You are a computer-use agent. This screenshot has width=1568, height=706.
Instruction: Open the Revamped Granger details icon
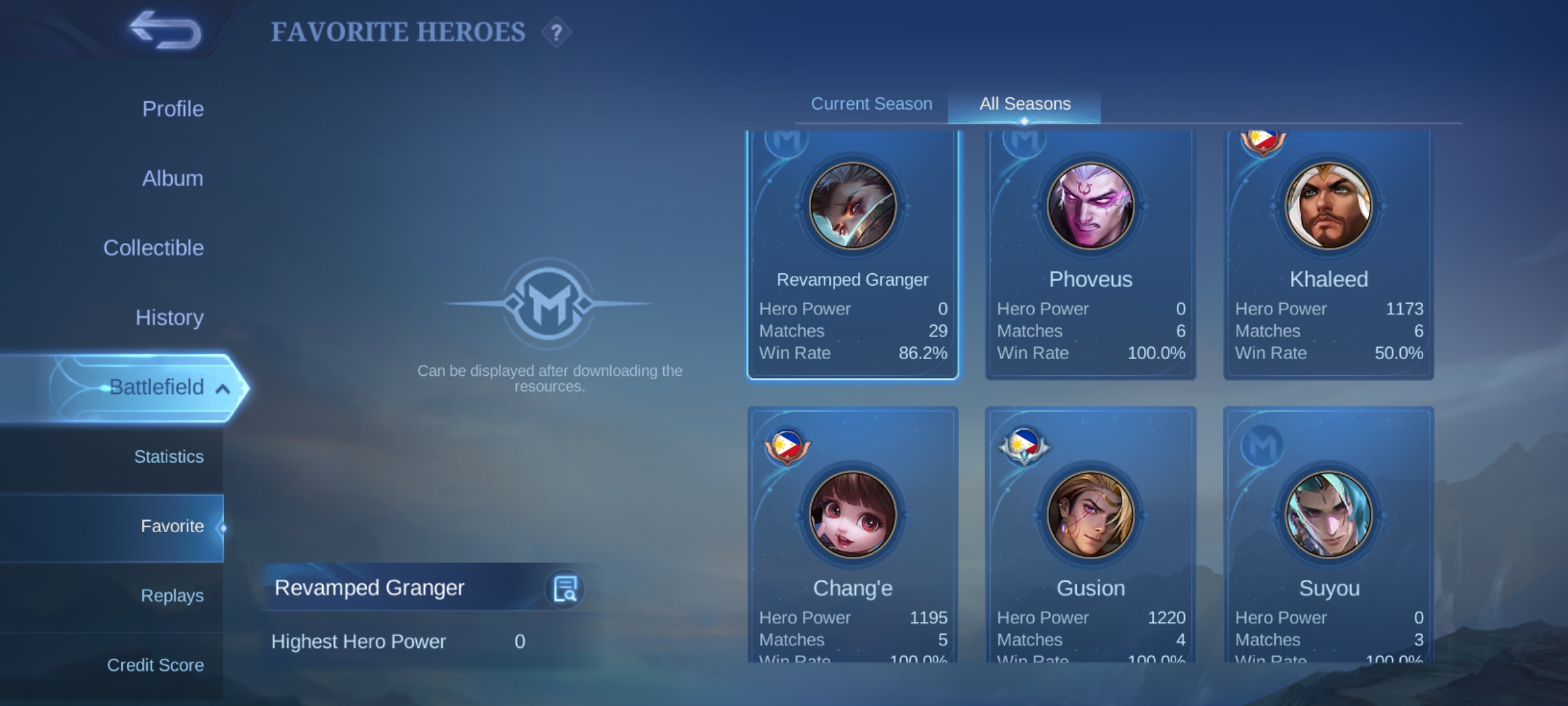click(x=564, y=588)
